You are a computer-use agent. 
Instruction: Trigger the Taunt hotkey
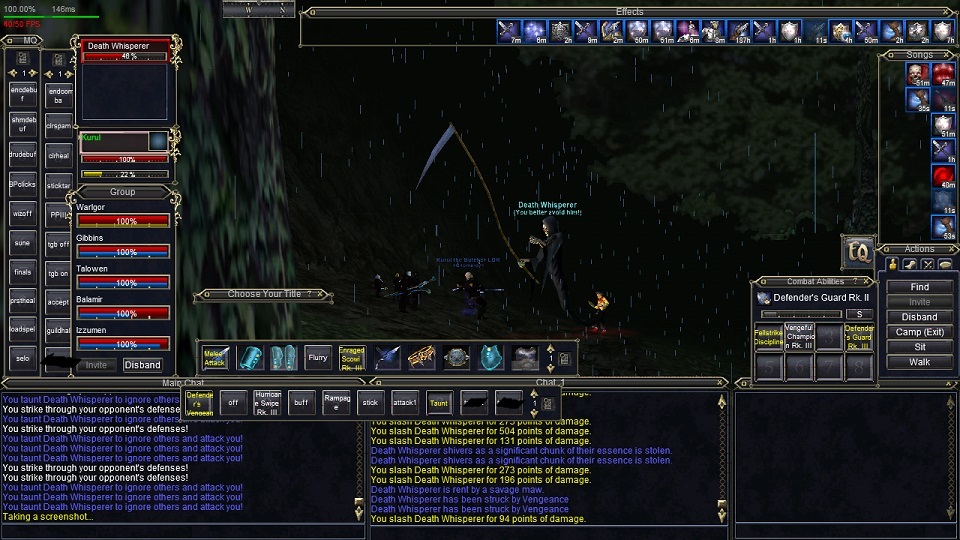coord(439,403)
